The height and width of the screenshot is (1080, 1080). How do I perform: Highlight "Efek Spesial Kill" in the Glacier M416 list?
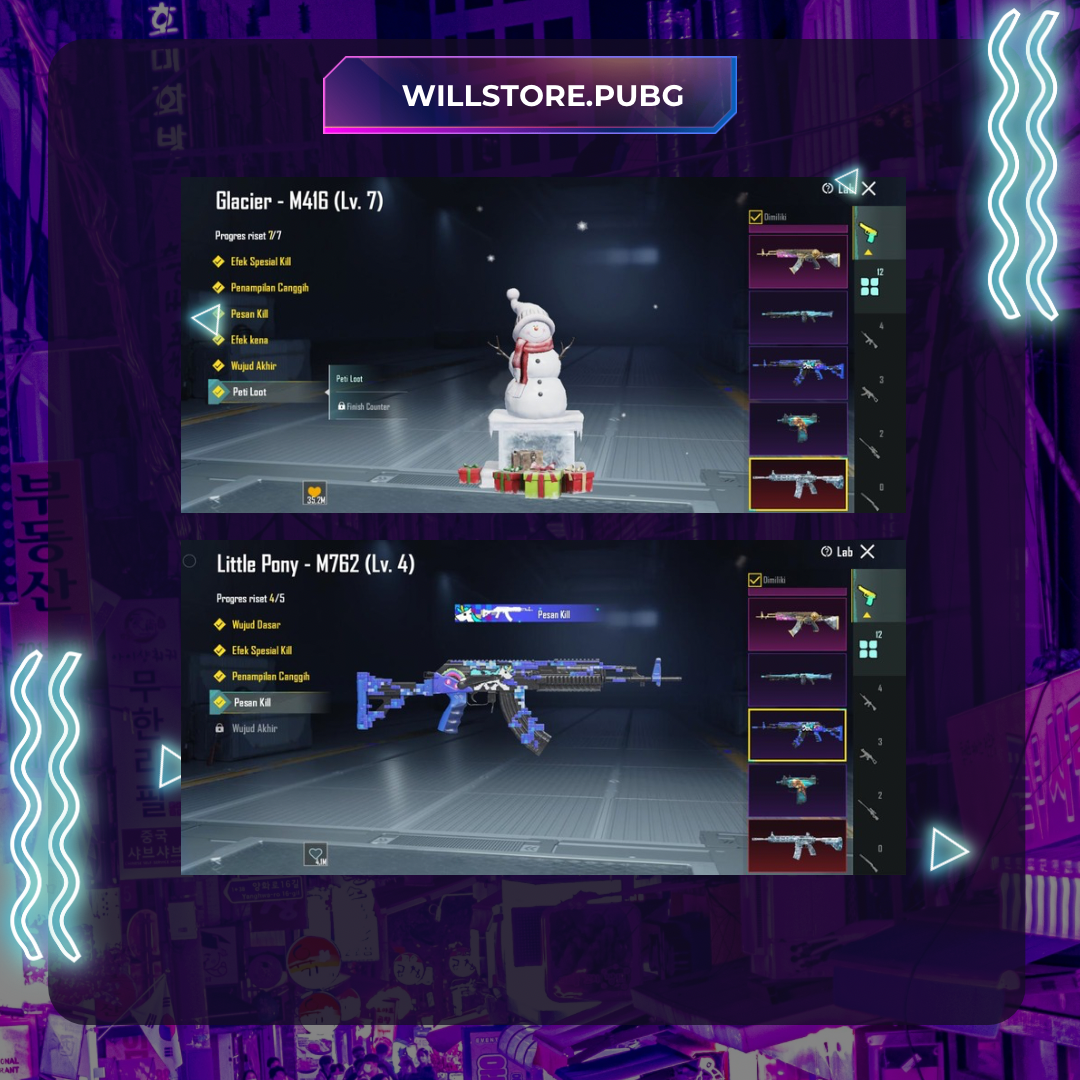click(x=260, y=262)
